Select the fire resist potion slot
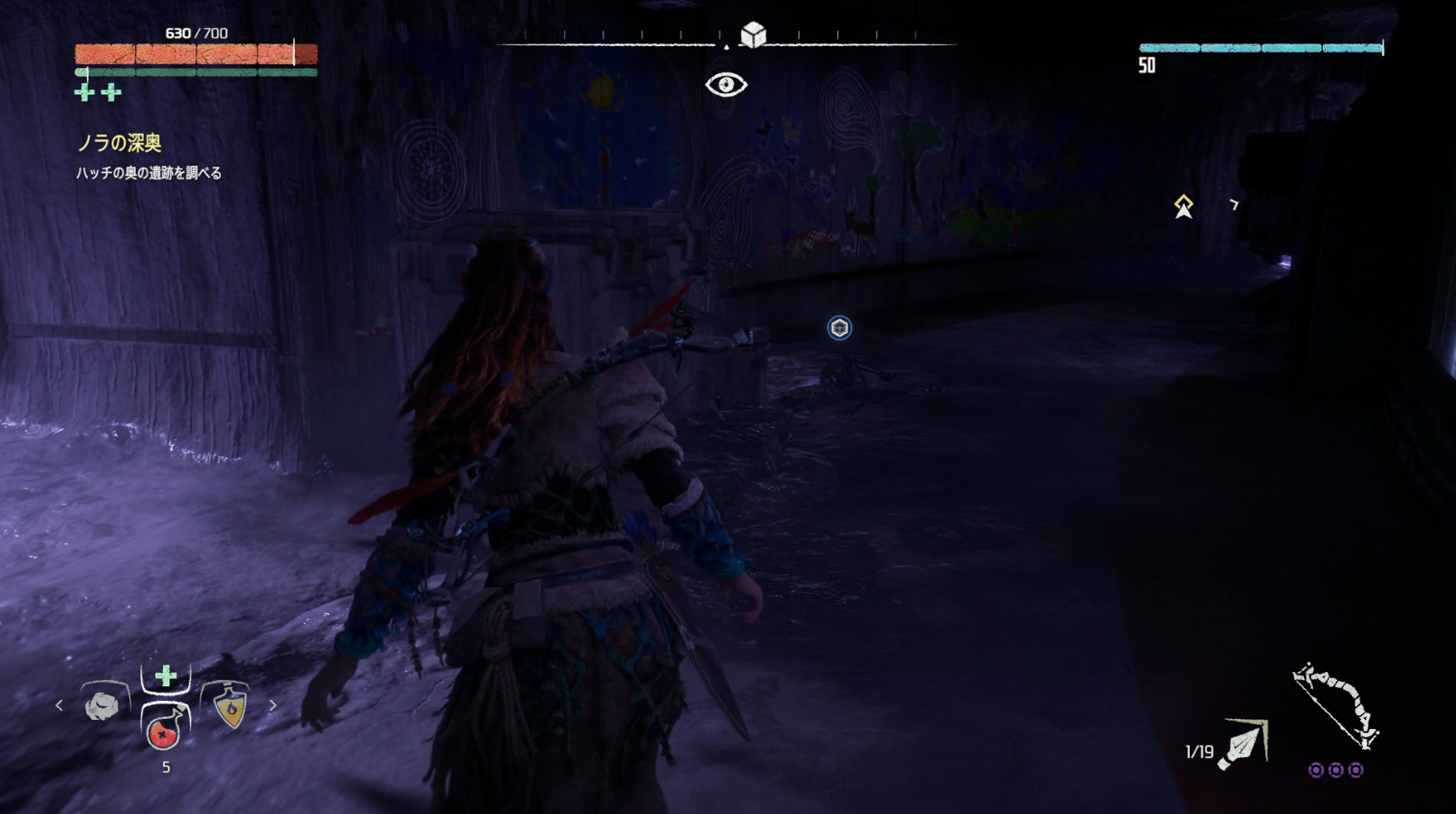The height and width of the screenshot is (814, 1456). tap(230, 708)
